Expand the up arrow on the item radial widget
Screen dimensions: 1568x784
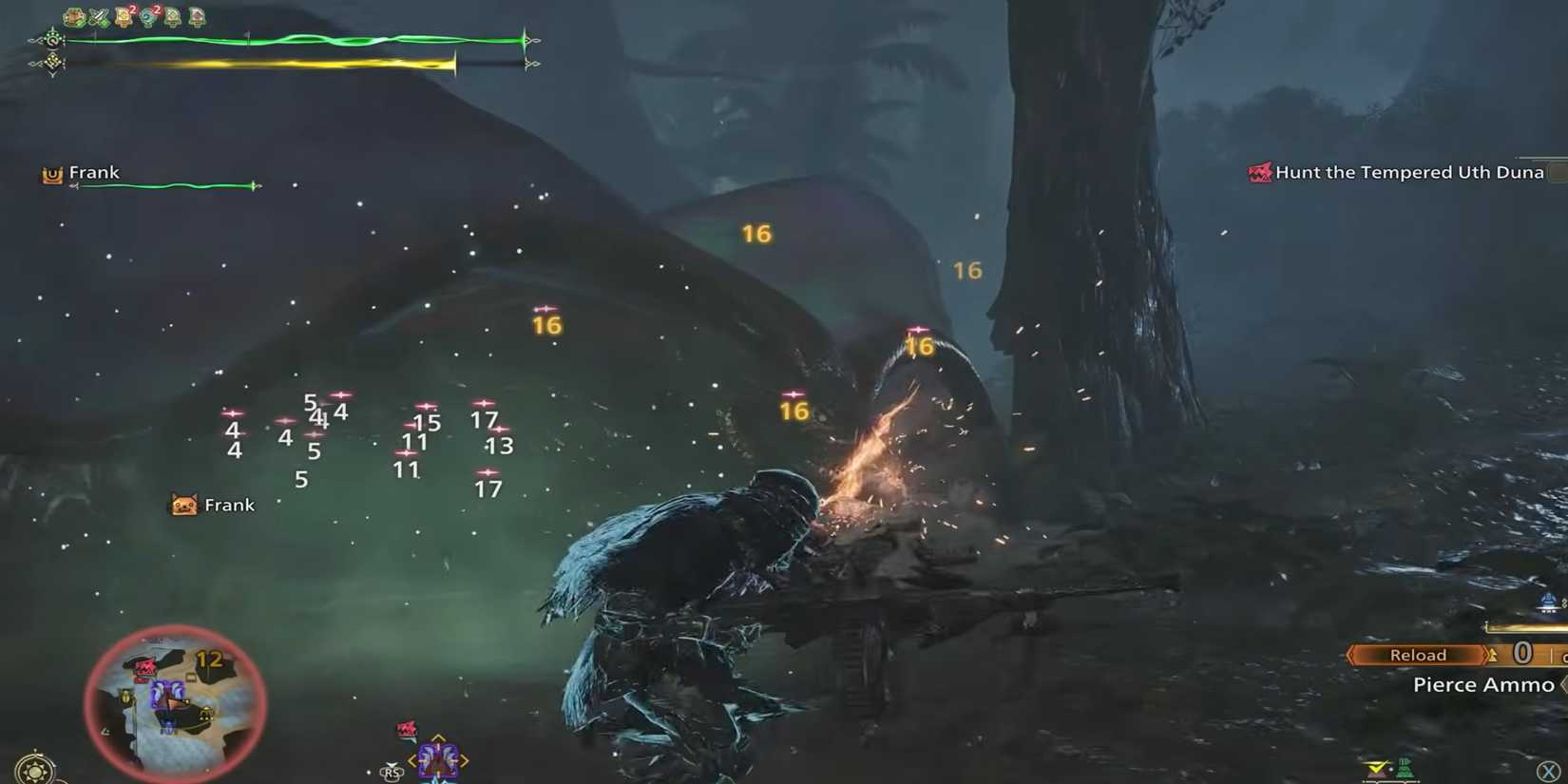pos(437,737)
